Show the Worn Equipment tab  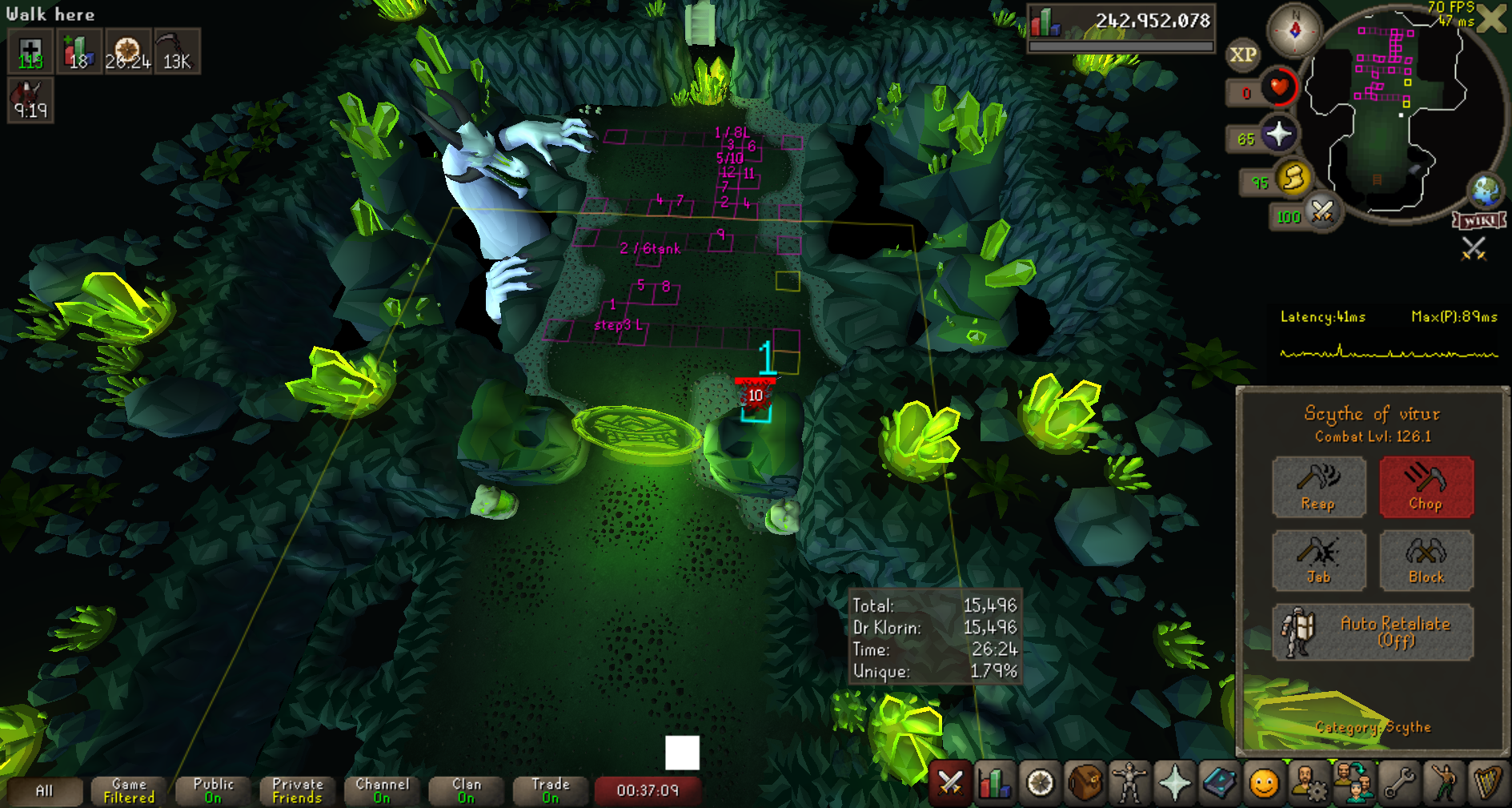(x=1129, y=782)
